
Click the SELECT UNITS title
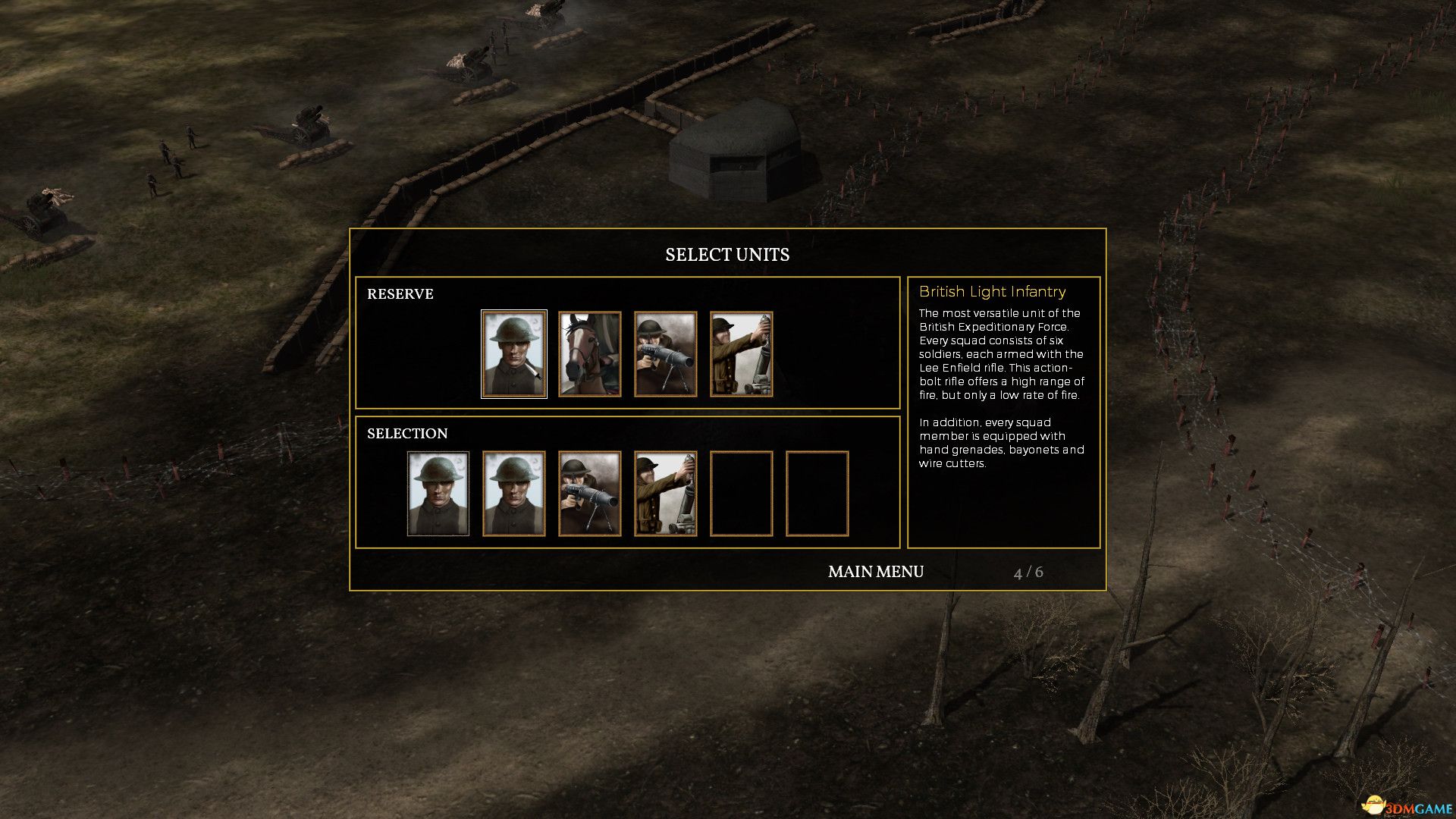[727, 255]
